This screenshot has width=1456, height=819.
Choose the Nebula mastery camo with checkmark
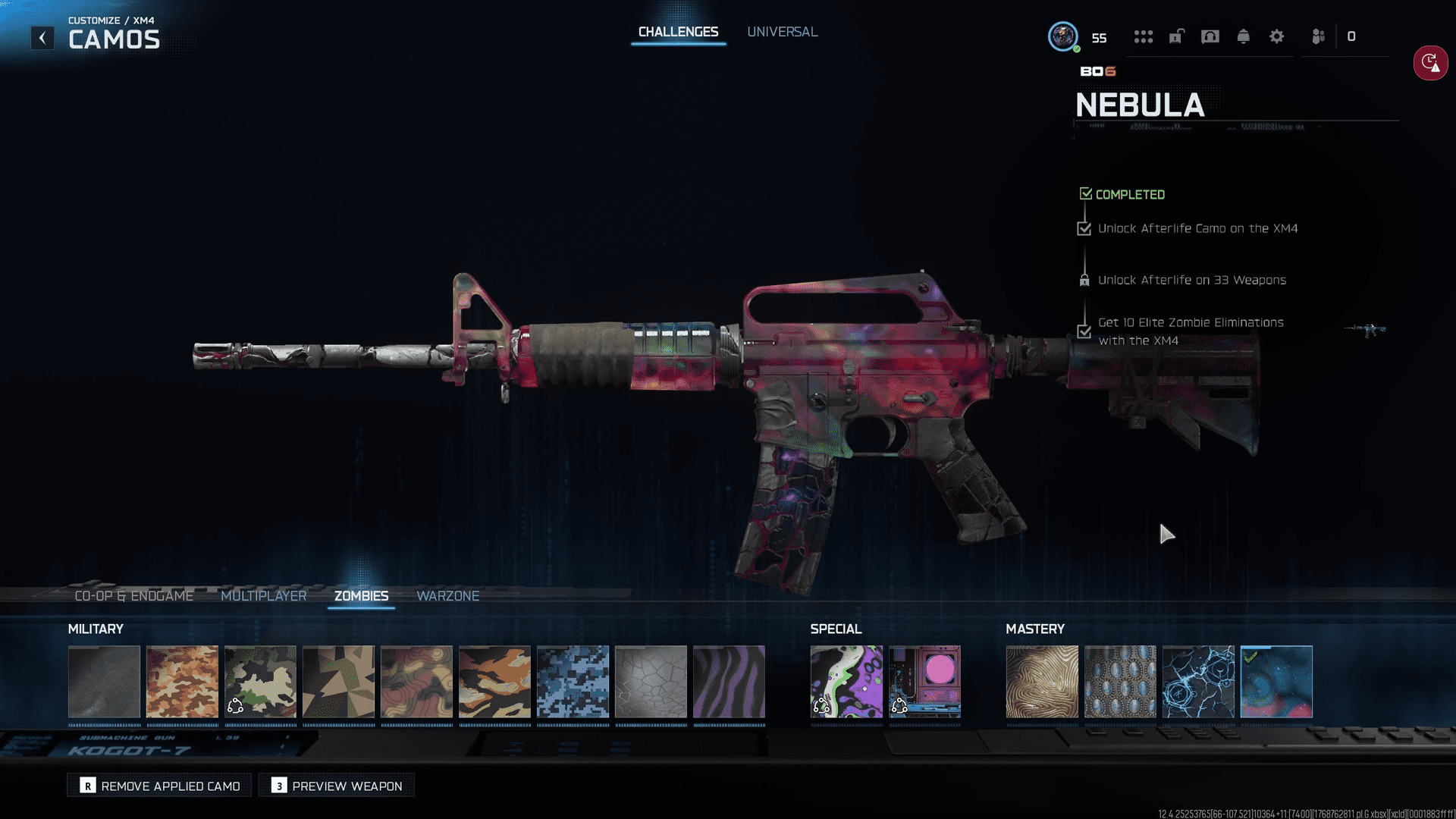click(x=1276, y=682)
